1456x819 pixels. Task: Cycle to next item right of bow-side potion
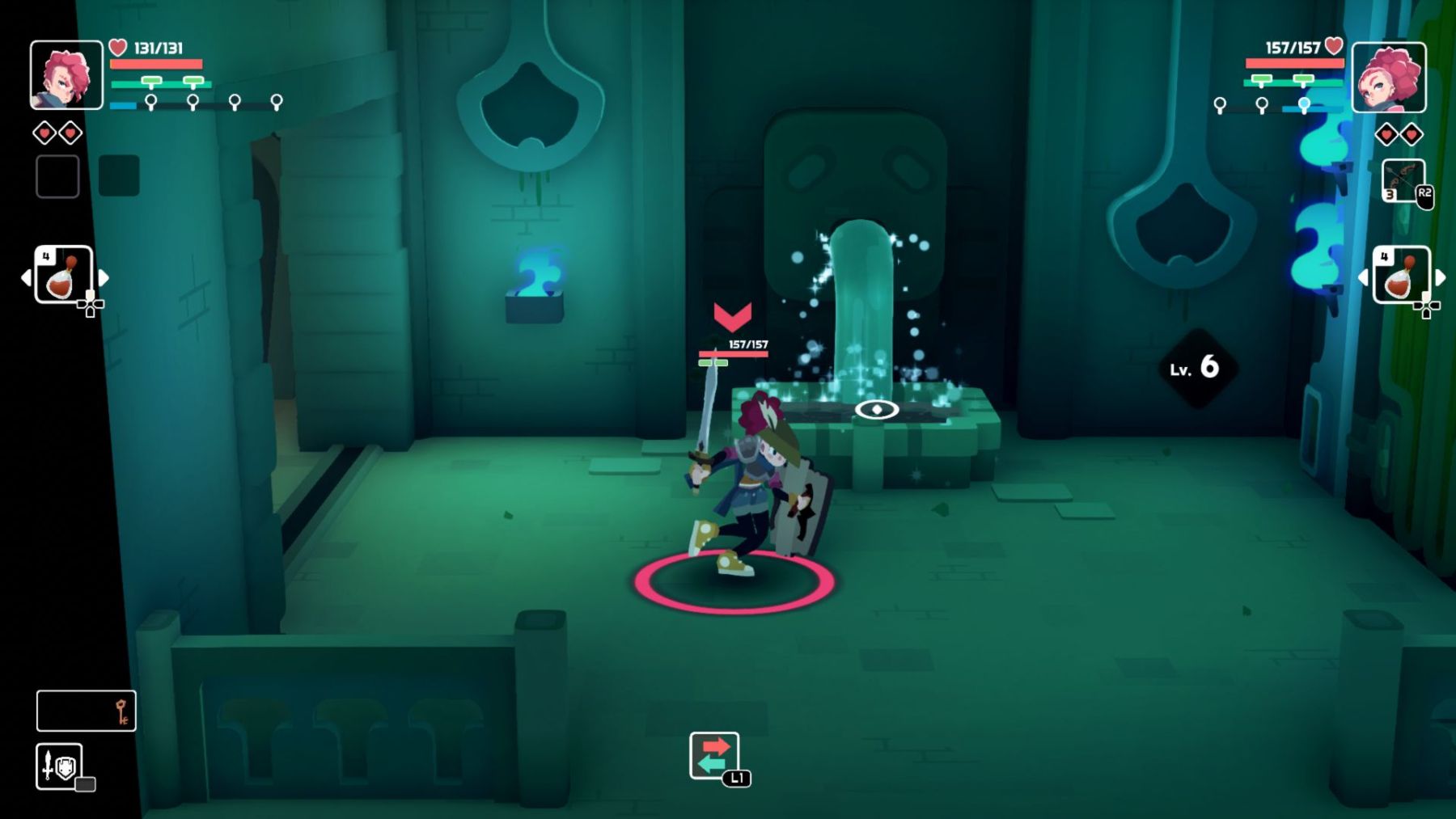1441,277
